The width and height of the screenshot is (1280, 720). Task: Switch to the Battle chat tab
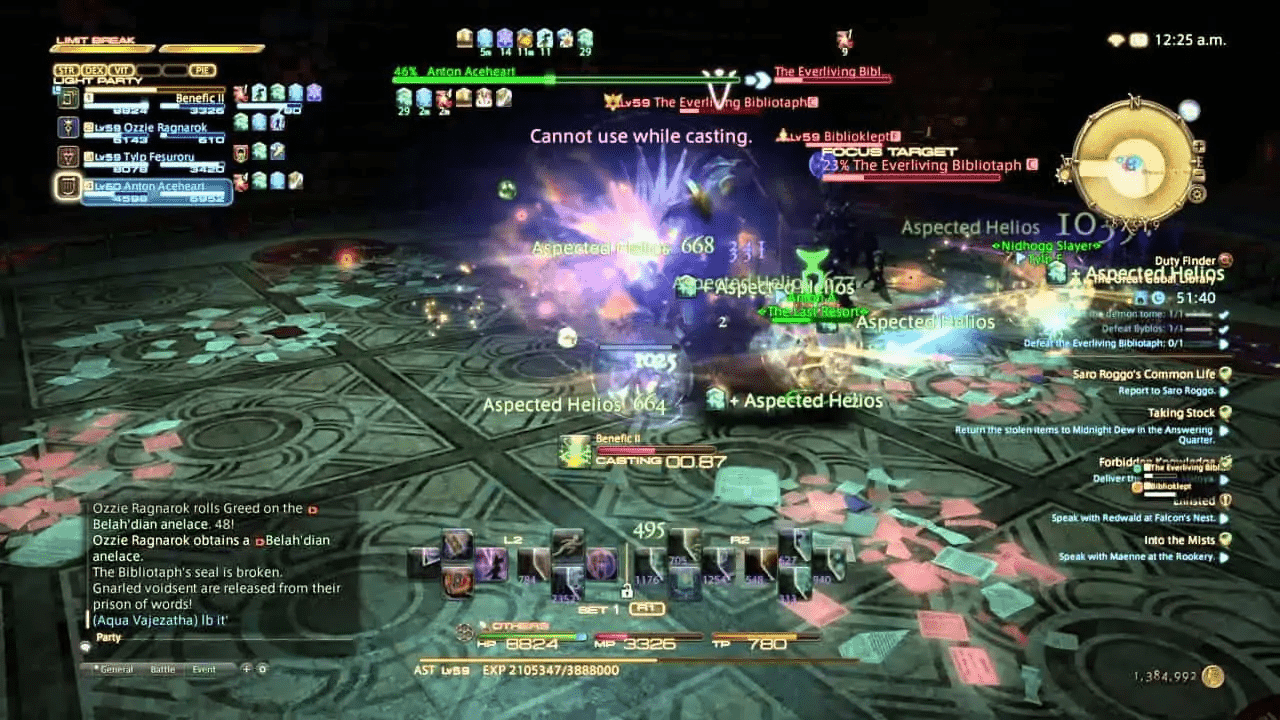tap(163, 670)
